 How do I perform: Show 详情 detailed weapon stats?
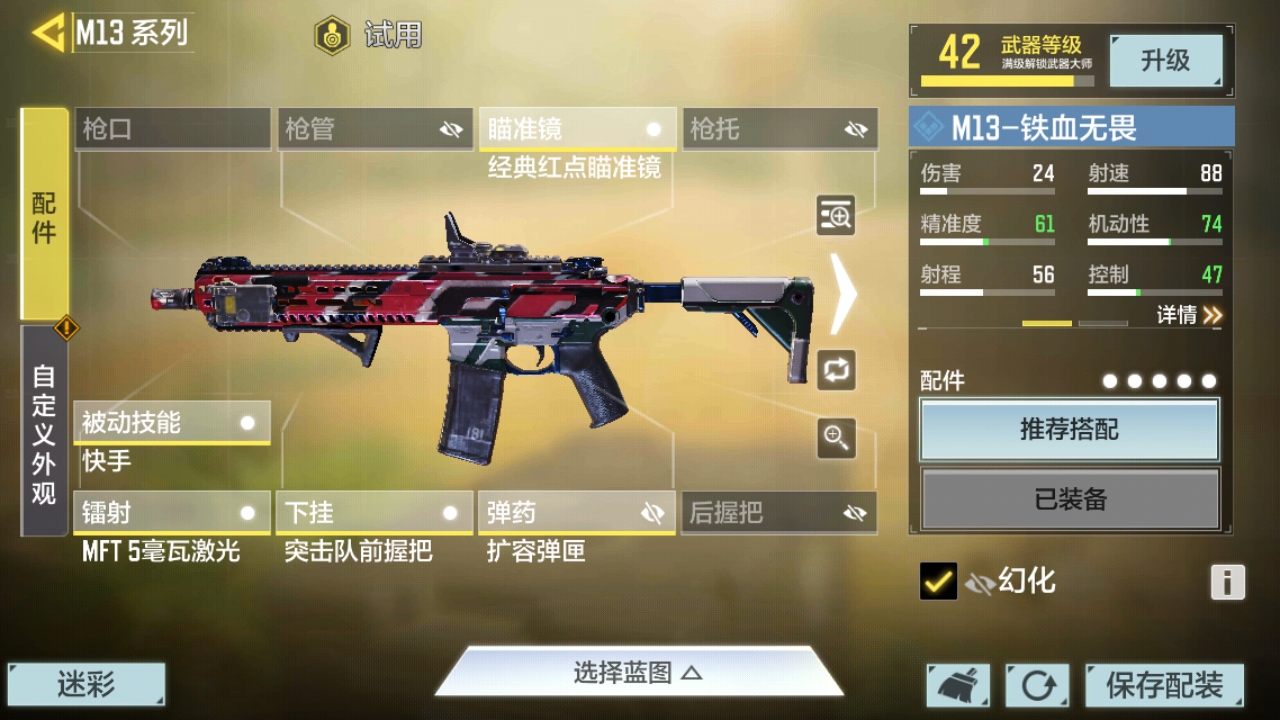(x=1189, y=315)
